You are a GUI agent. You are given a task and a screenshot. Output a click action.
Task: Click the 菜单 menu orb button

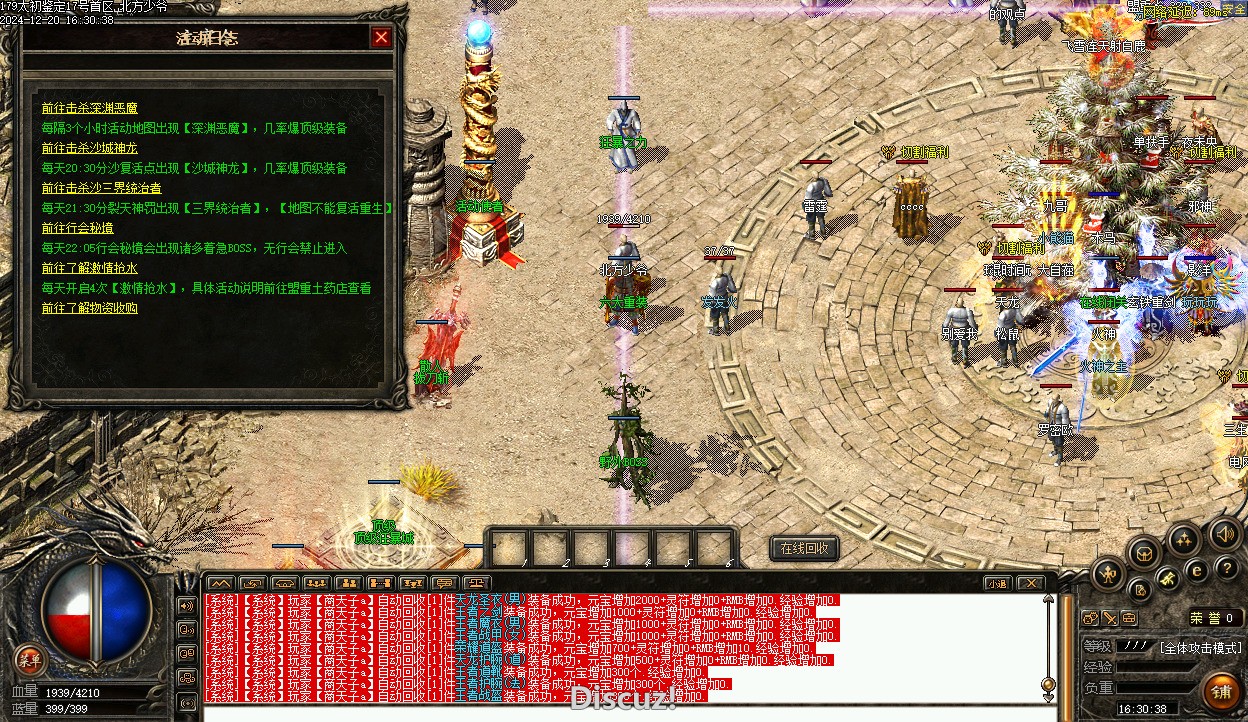click(30, 659)
